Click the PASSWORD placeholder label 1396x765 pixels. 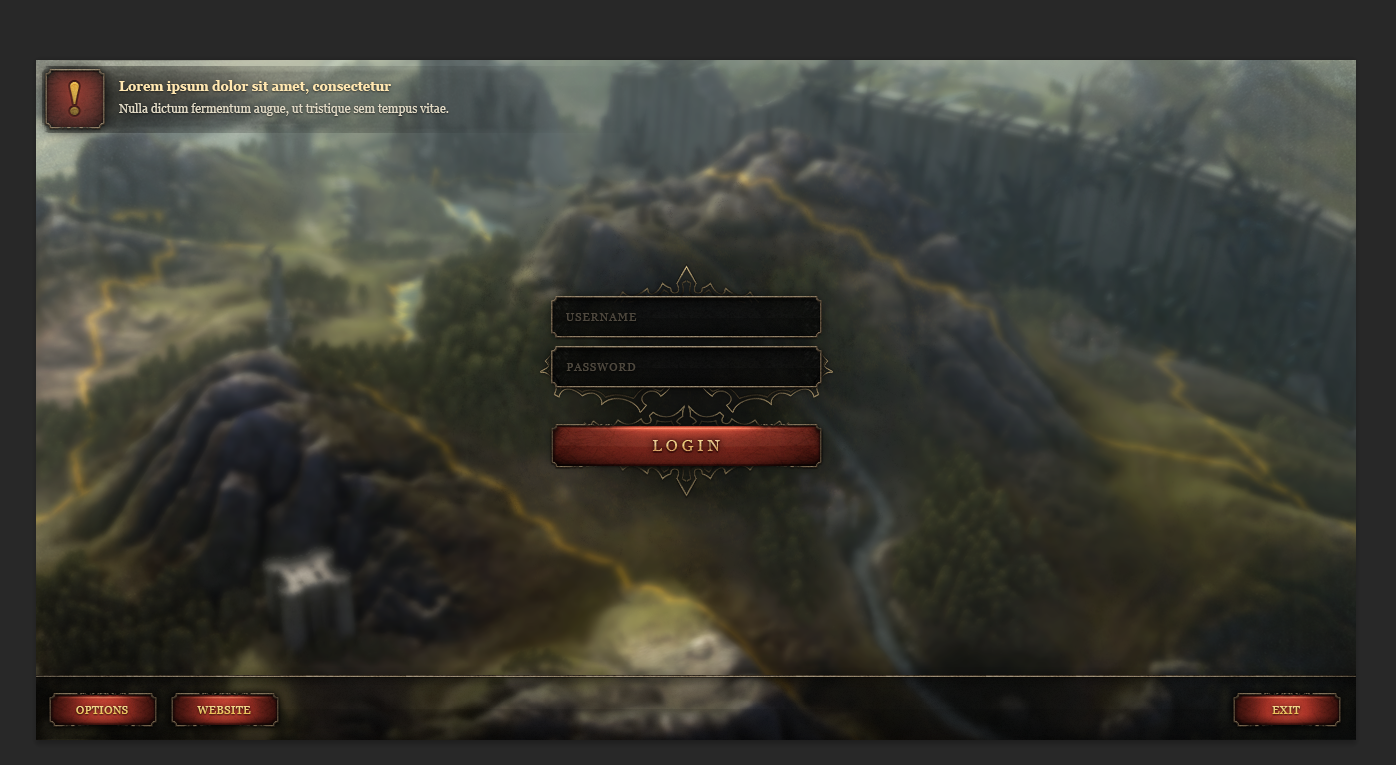pyautogui.click(x=600, y=366)
